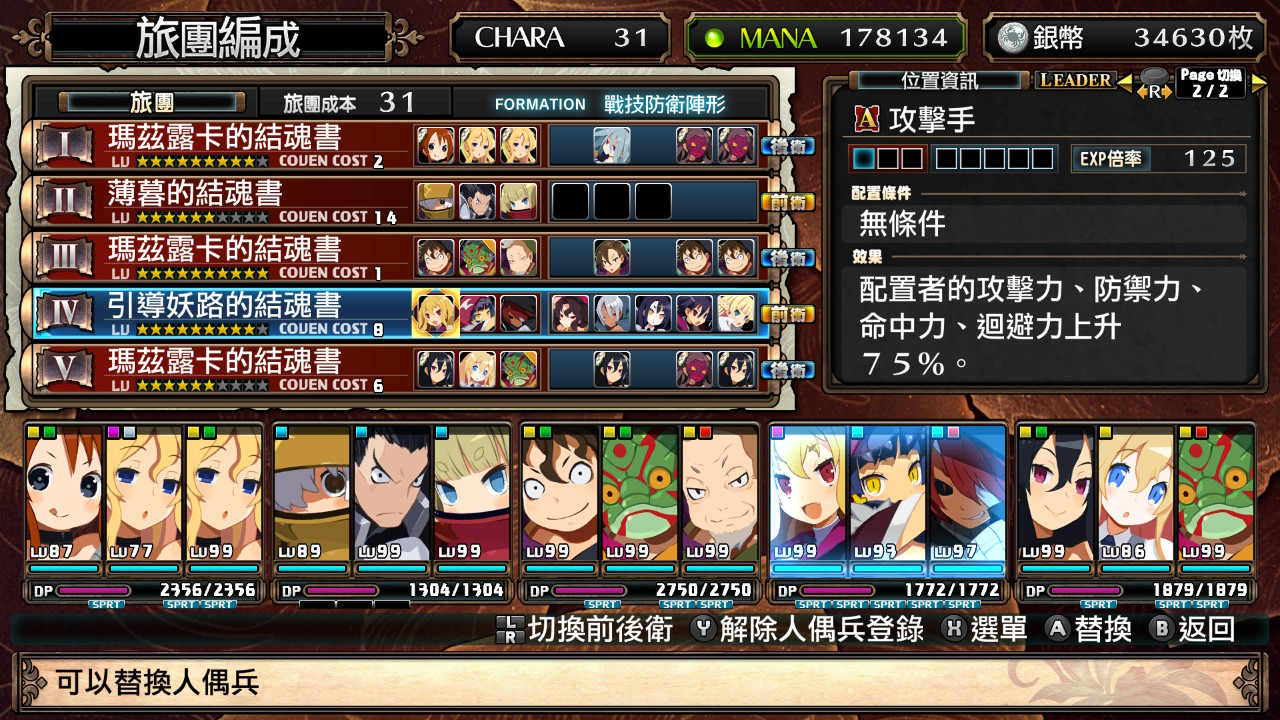
Task: Select the blue-haired yellow-eyed puppet portrait
Action: 888,495
